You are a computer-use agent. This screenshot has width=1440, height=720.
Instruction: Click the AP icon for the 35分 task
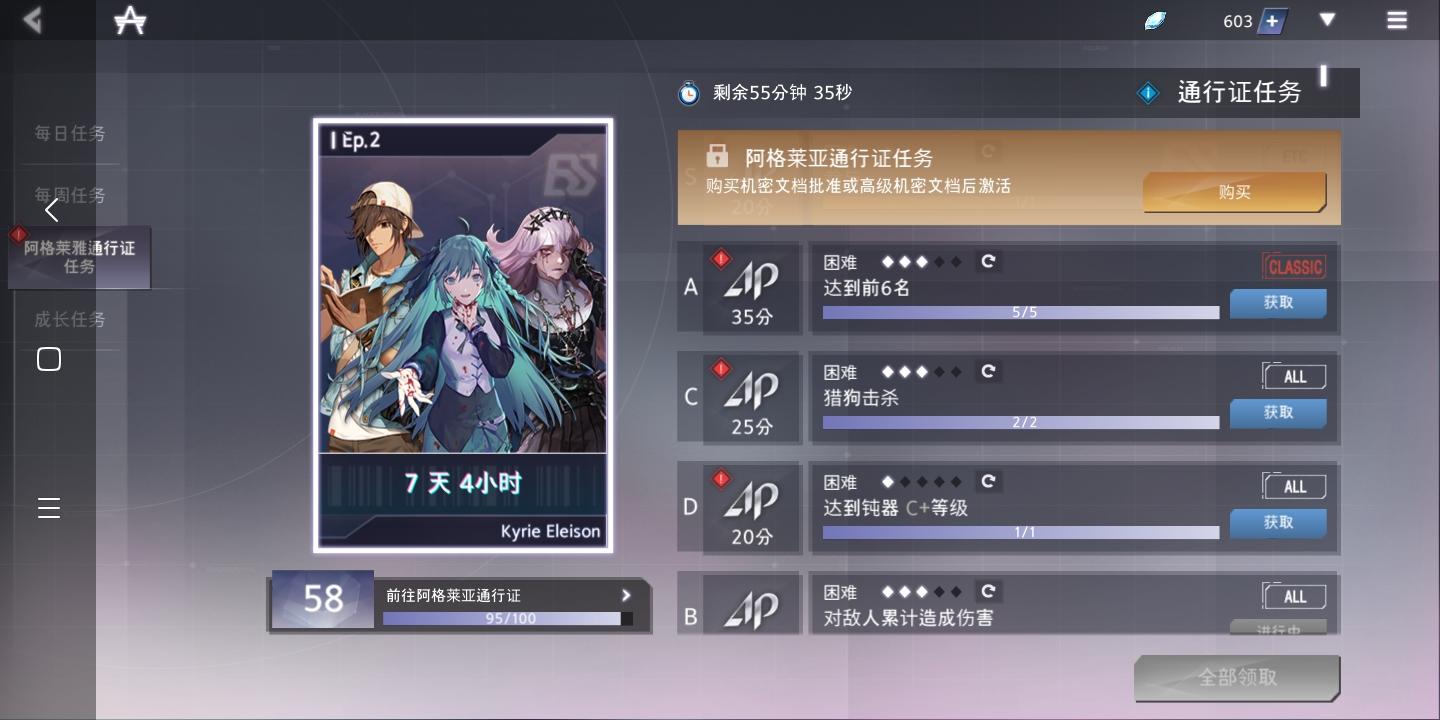click(x=750, y=283)
